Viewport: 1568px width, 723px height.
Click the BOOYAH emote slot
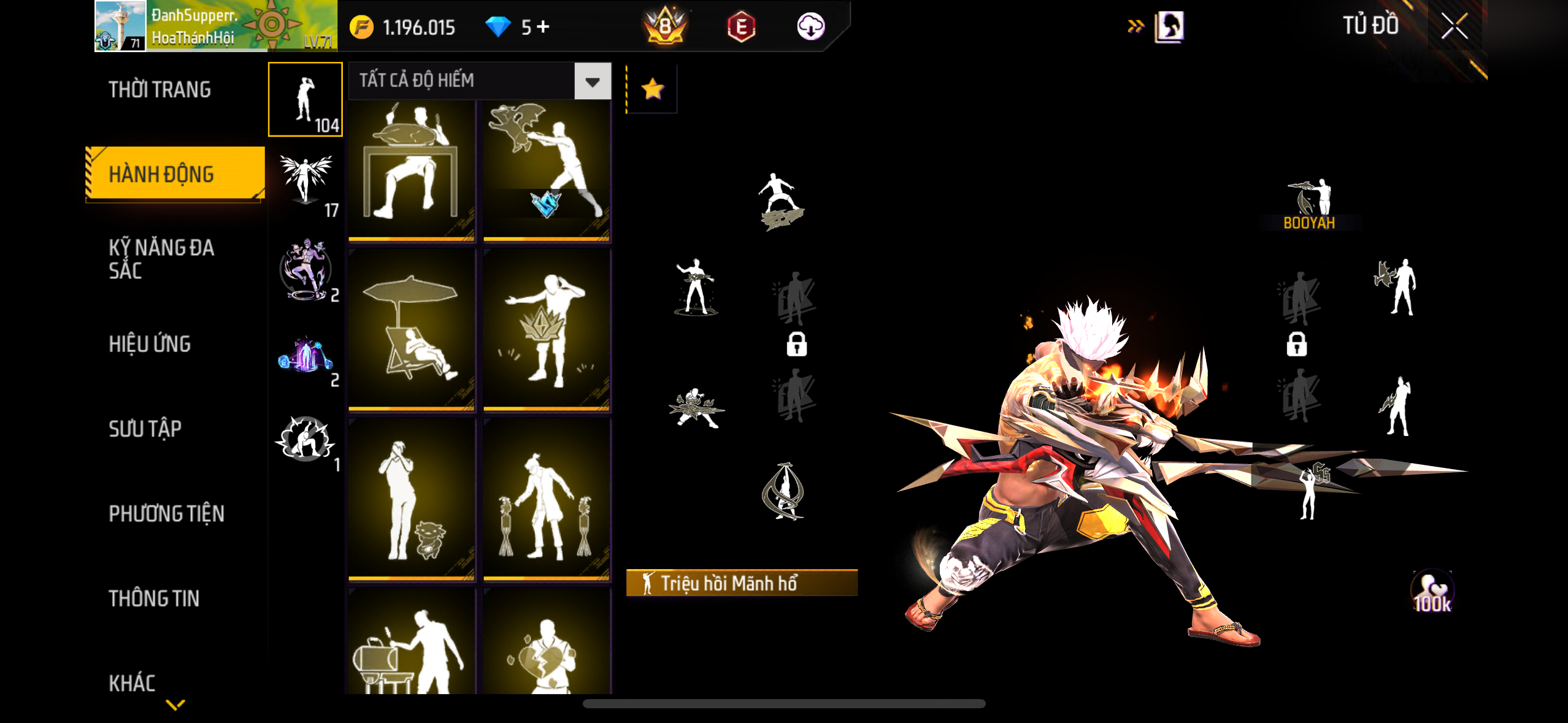1309,204
